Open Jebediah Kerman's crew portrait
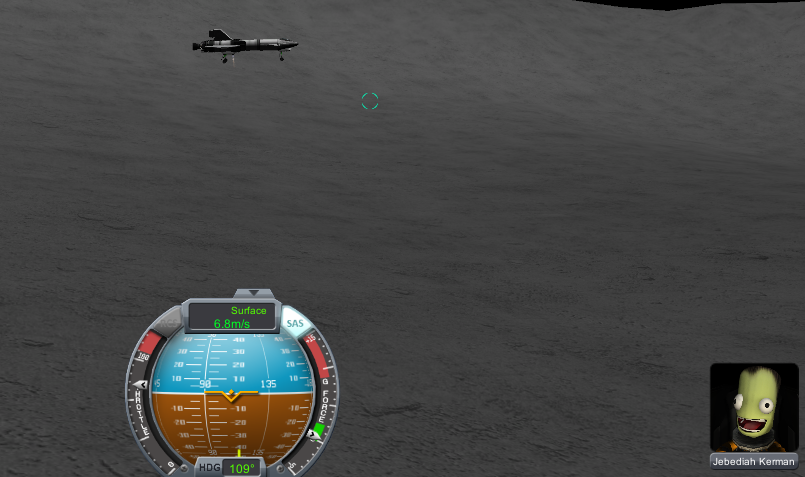Screen dimensions: 805x477 tap(754, 407)
